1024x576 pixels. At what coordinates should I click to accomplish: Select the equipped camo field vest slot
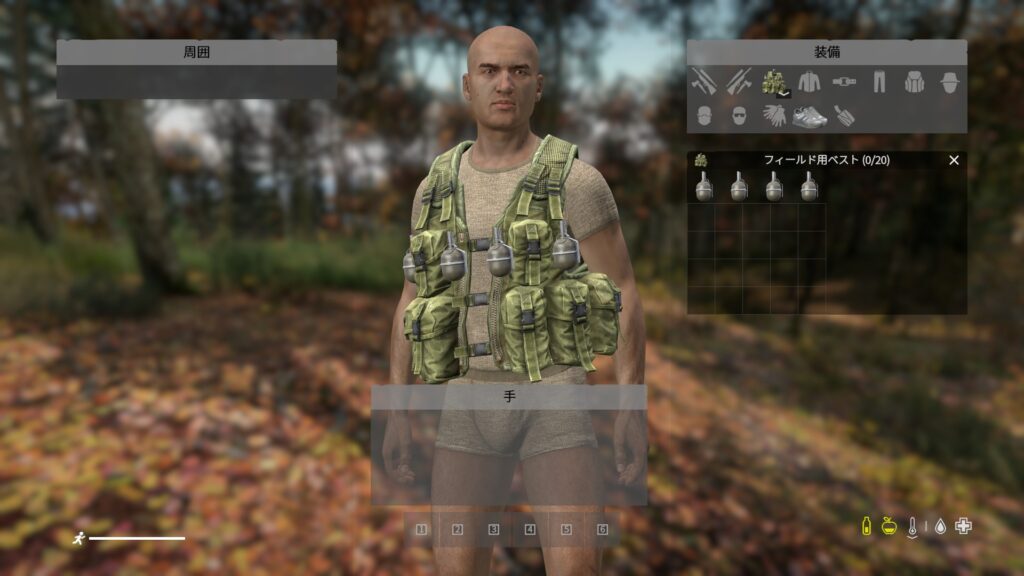coord(773,82)
